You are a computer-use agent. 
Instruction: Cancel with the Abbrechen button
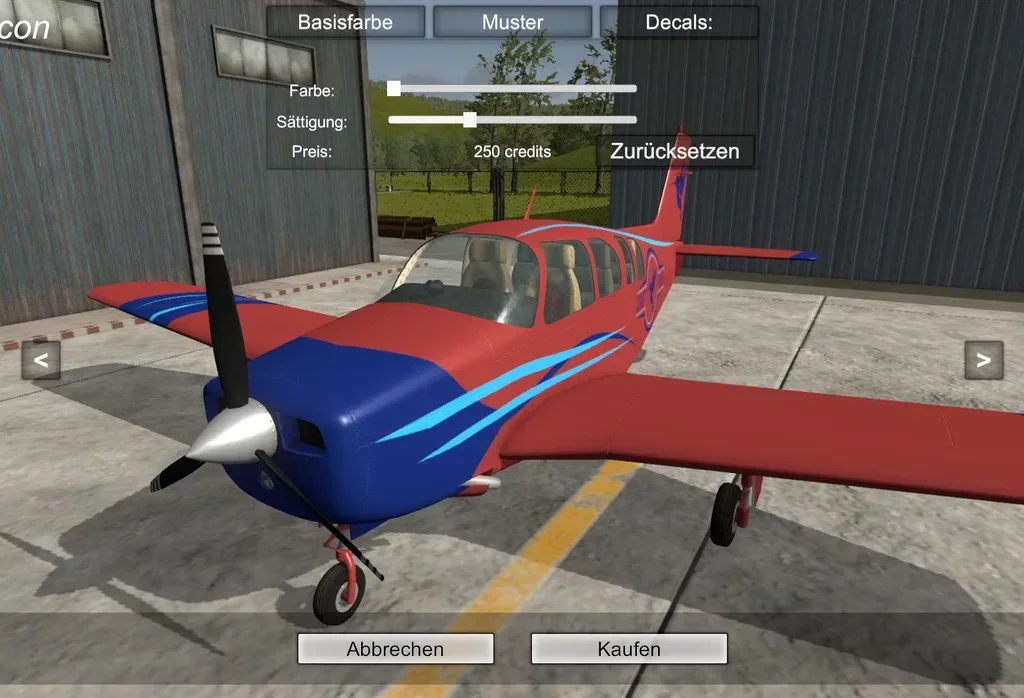[x=395, y=649]
